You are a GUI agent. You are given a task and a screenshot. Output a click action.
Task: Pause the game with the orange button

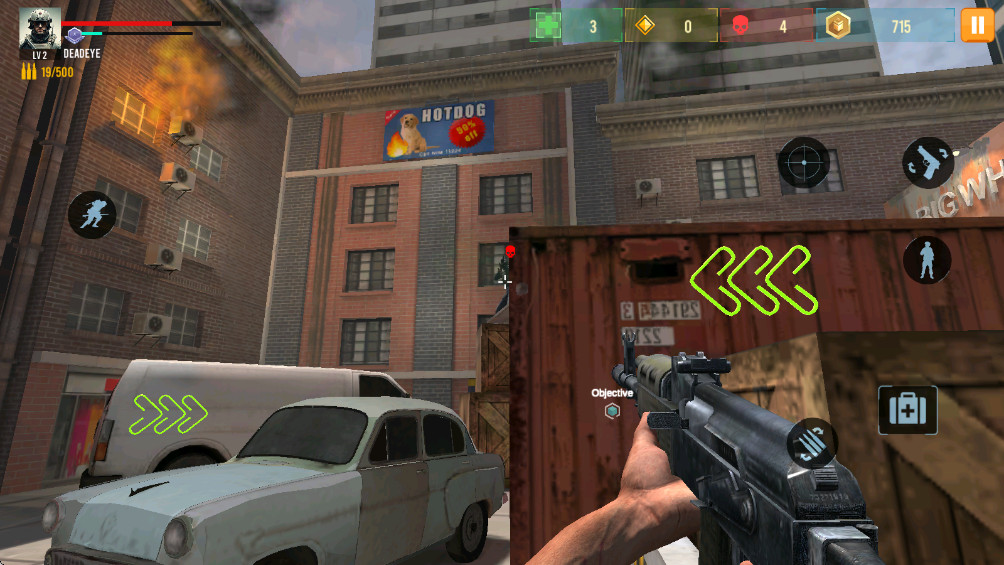[x=977, y=26]
